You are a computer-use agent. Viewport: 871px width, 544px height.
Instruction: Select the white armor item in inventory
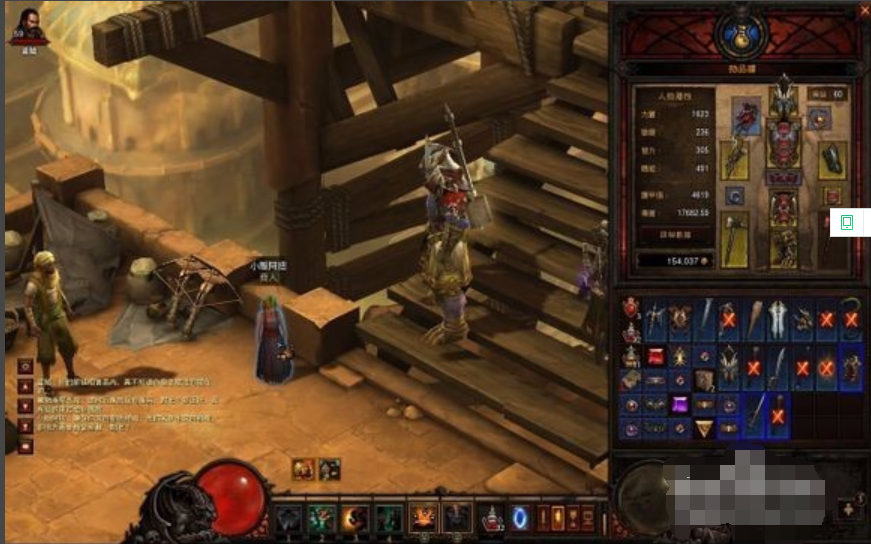coord(775,318)
